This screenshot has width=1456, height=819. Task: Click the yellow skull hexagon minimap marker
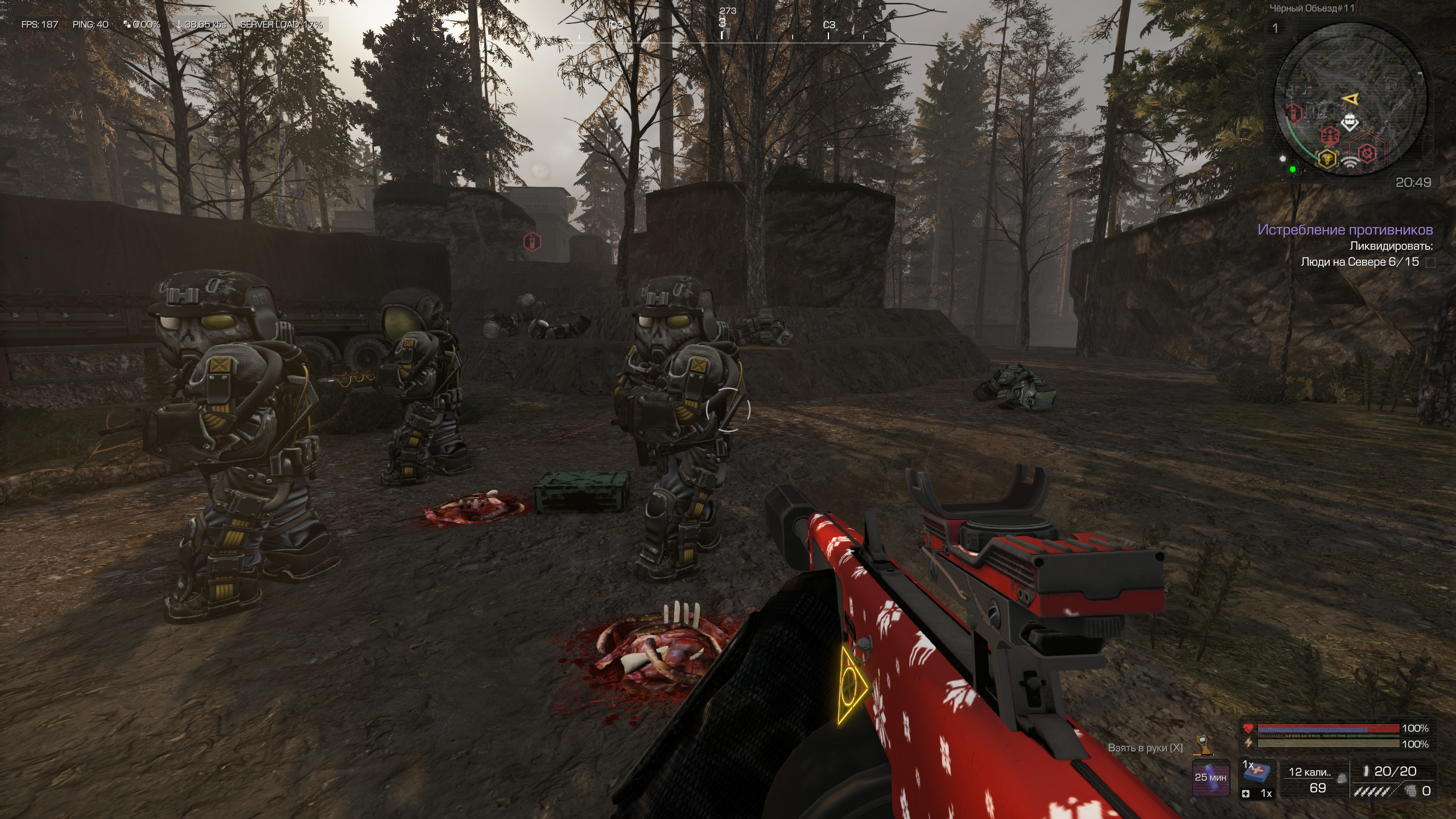[1327, 158]
